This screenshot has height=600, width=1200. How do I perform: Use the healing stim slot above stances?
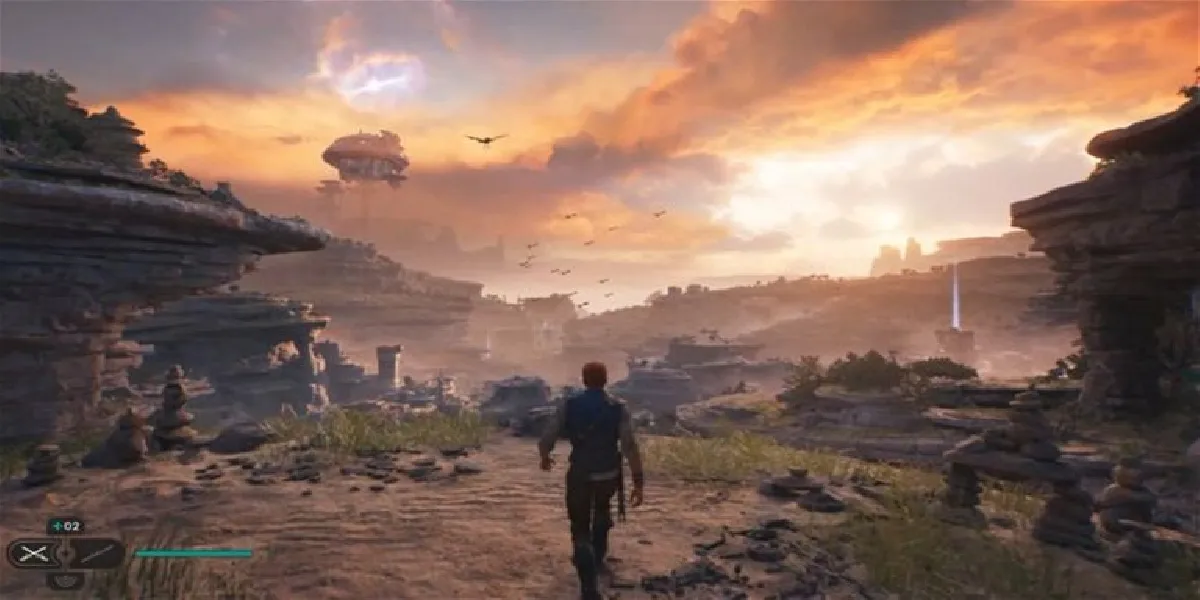[x=65, y=526]
